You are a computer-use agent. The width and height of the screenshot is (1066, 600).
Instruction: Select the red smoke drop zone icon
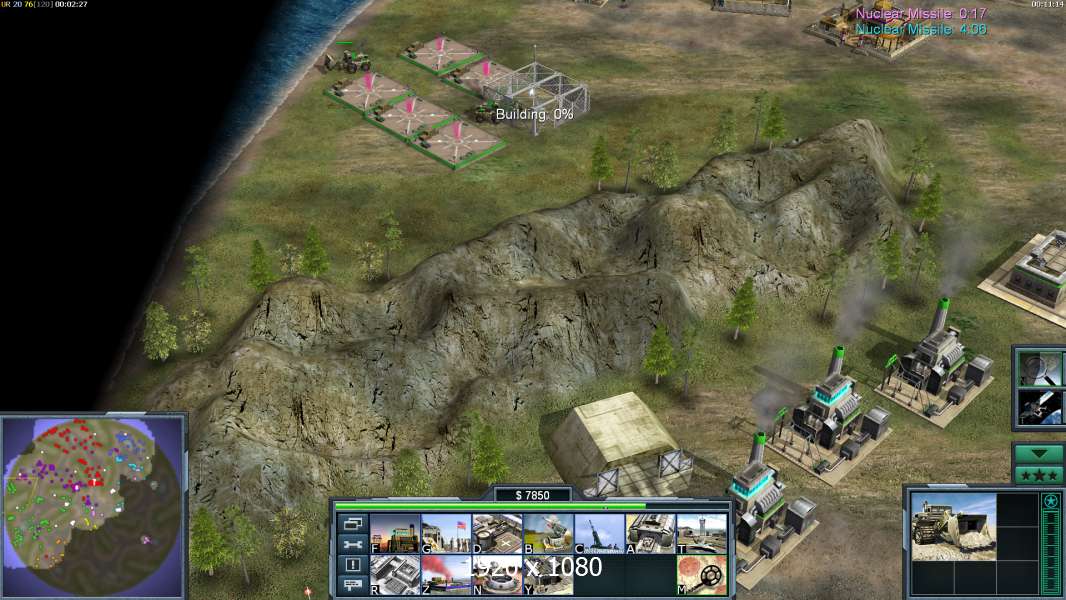point(445,574)
